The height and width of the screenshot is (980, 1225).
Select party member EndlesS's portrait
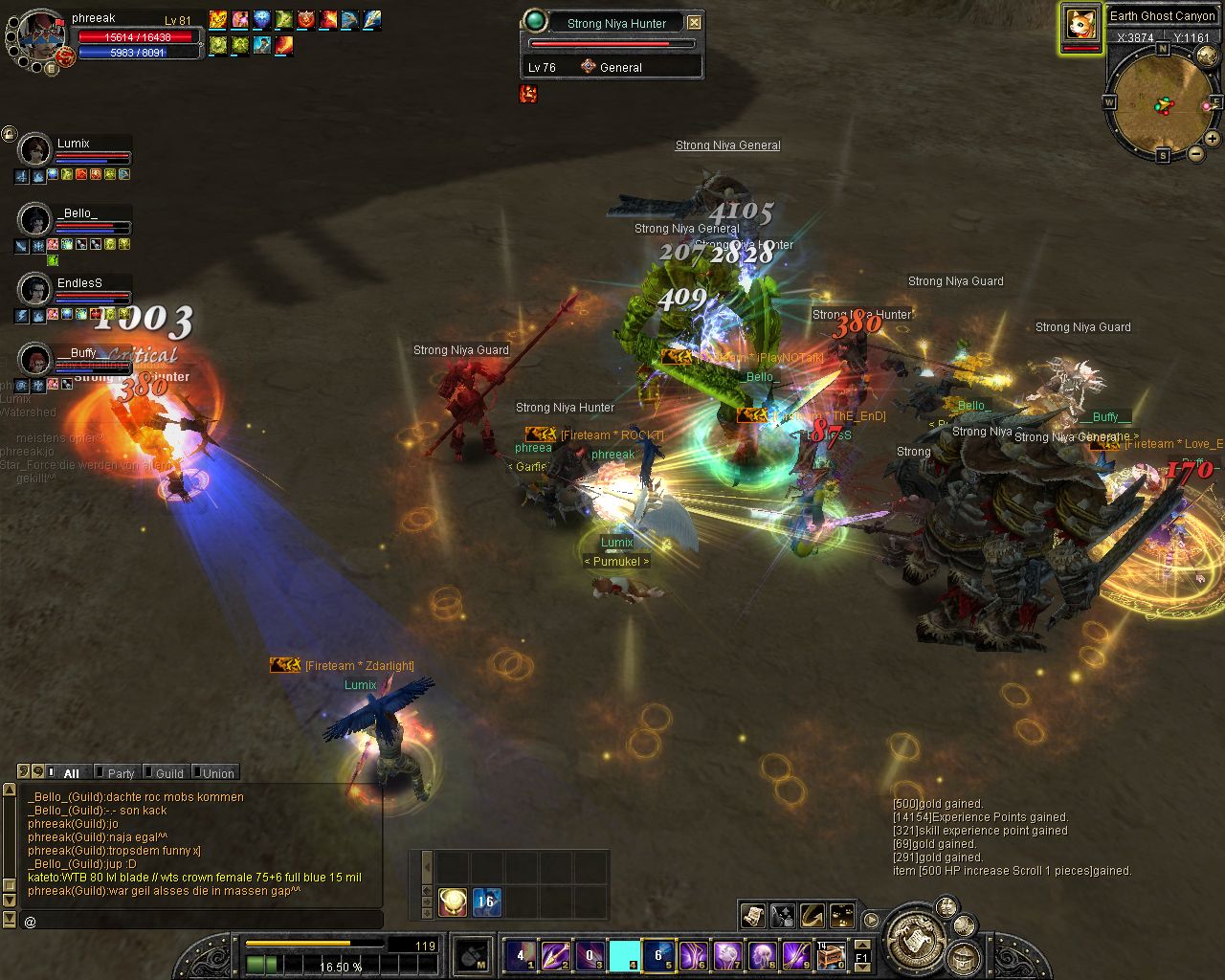[35, 289]
